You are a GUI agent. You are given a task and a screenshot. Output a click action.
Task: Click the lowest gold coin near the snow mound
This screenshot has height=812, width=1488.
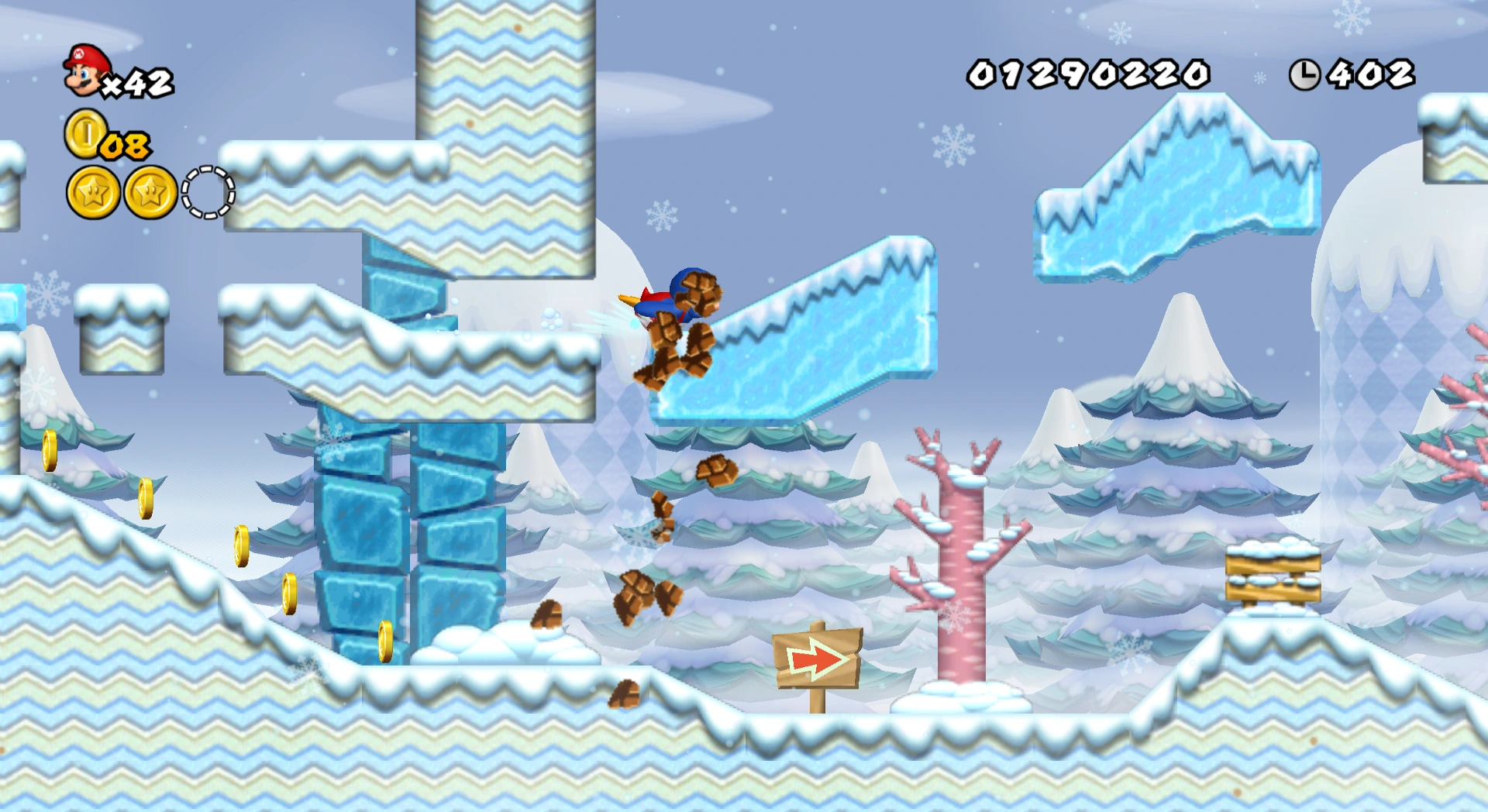(386, 642)
